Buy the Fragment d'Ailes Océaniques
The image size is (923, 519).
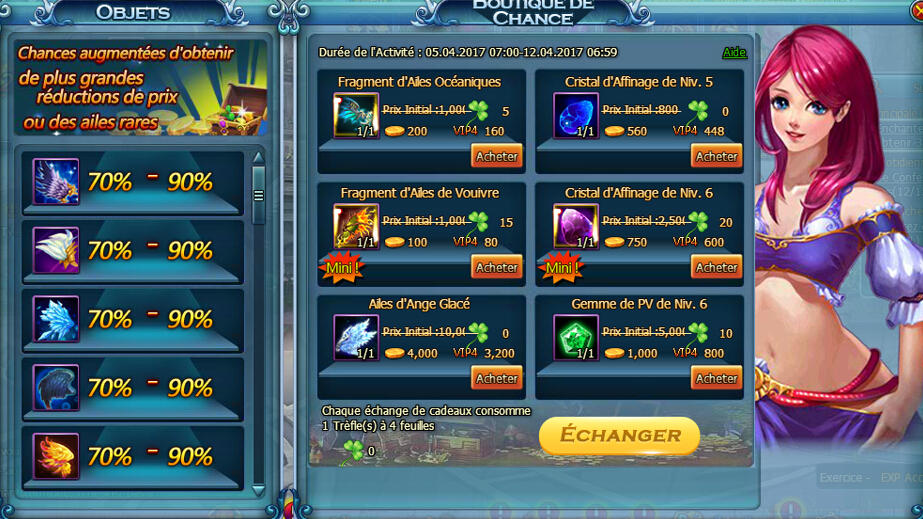[x=497, y=156]
